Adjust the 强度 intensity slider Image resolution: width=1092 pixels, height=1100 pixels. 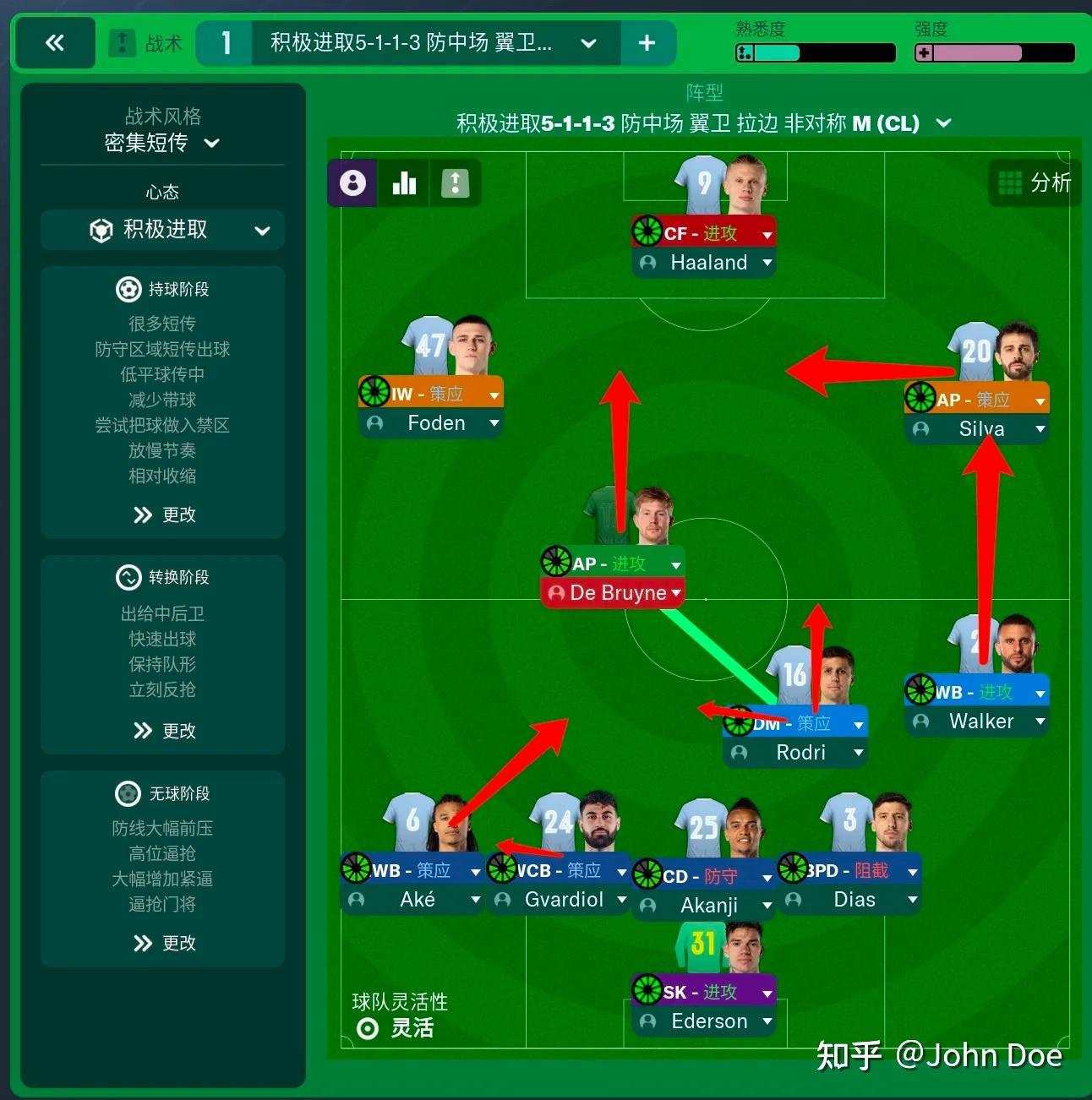coord(993,53)
